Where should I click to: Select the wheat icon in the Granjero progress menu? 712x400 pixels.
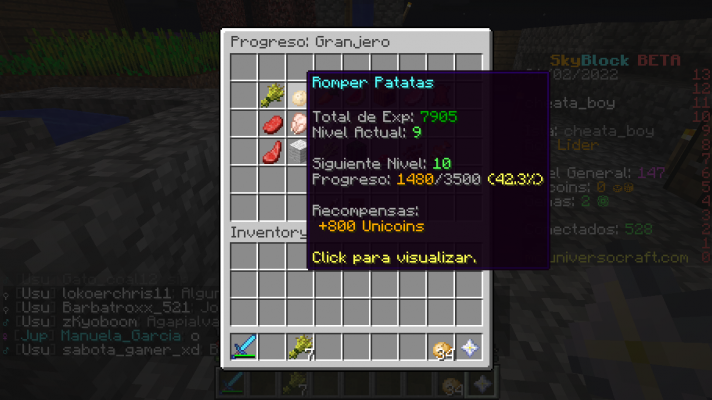pyautogui.click(x=272, y=96)
